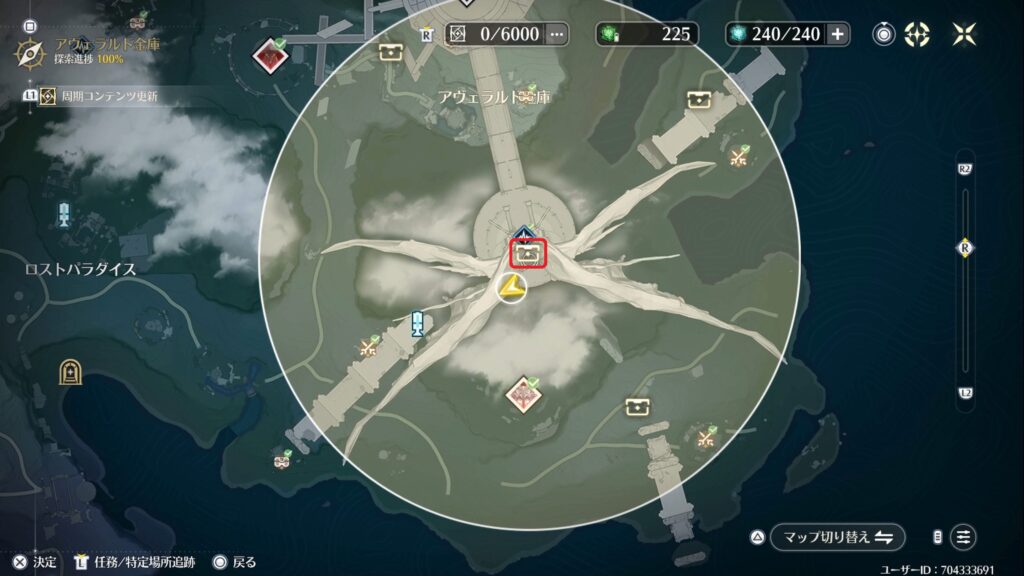Add more Waveplates with the plus button
The height and width of the screenshot is (576, 1024).
tap(837, 34)
